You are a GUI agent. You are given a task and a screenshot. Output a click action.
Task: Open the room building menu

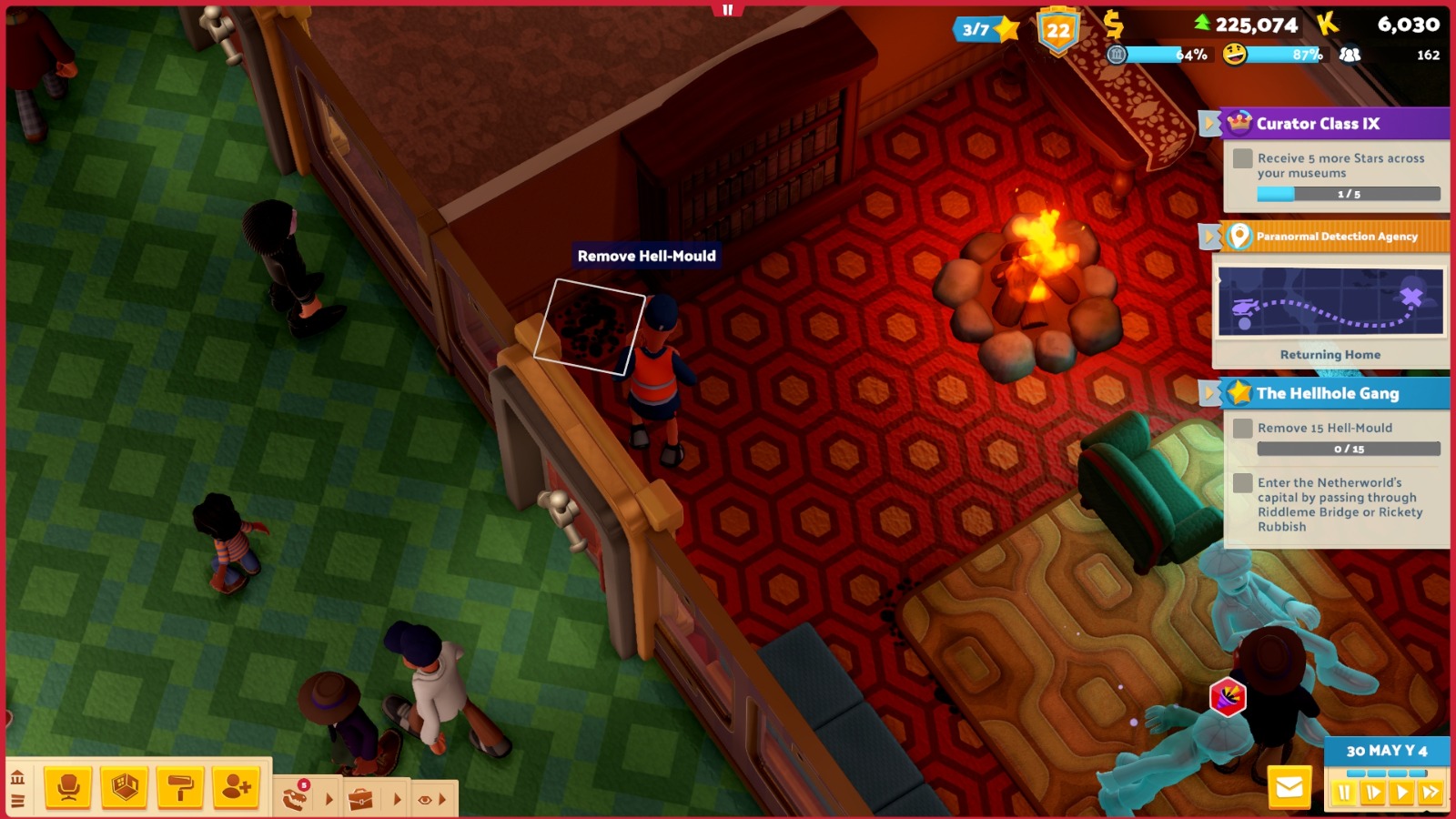click(x=125, y=787)
